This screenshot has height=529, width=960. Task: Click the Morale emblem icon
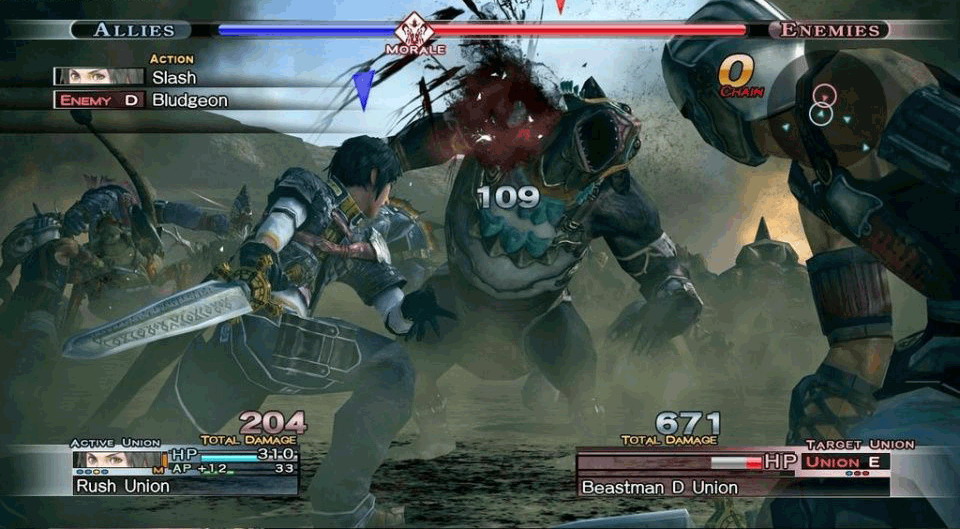pos(415,29)
